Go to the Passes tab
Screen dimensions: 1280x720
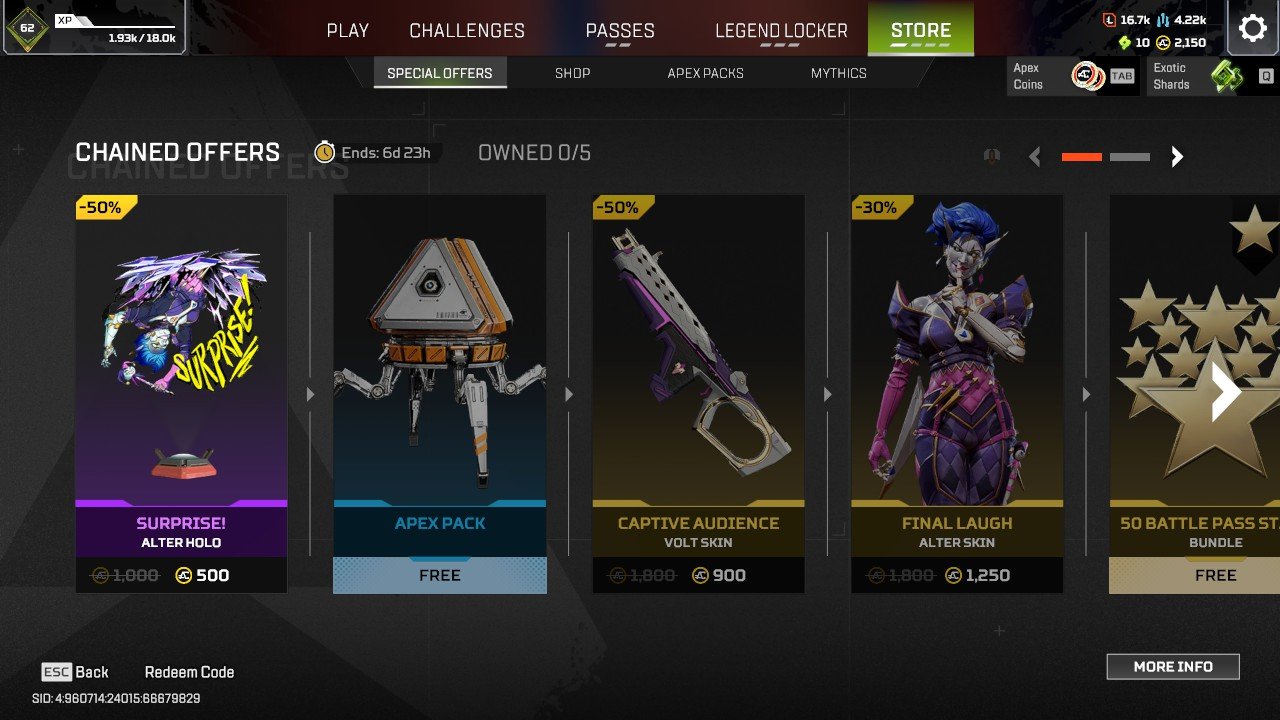pyautogui.click(x=620, y=30)
